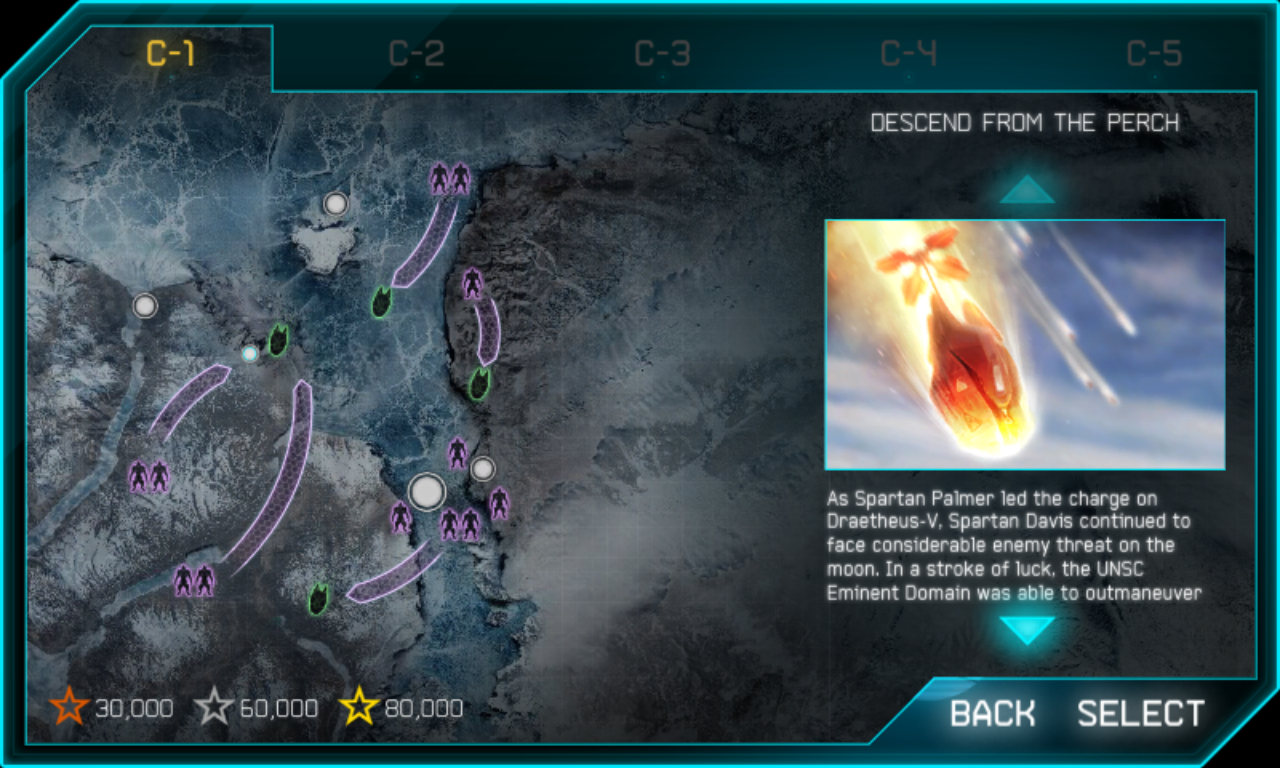Screen dimensions: 1280x768
Task: Confirm mission with the SELECT button
Action: click(1140, 714)
